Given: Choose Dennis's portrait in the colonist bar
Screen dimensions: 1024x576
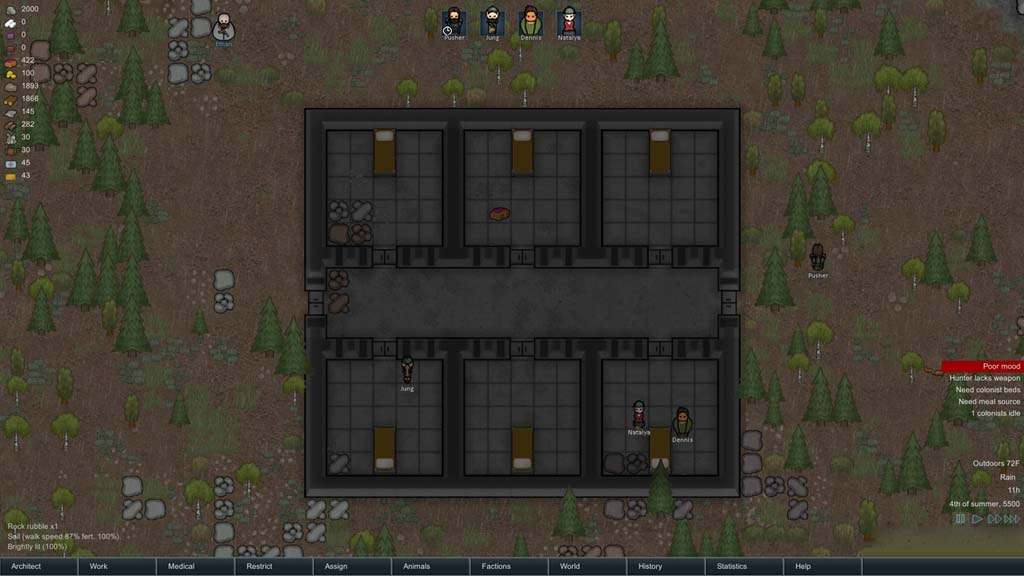Looking at the screenshot, I should click(531, 21).
